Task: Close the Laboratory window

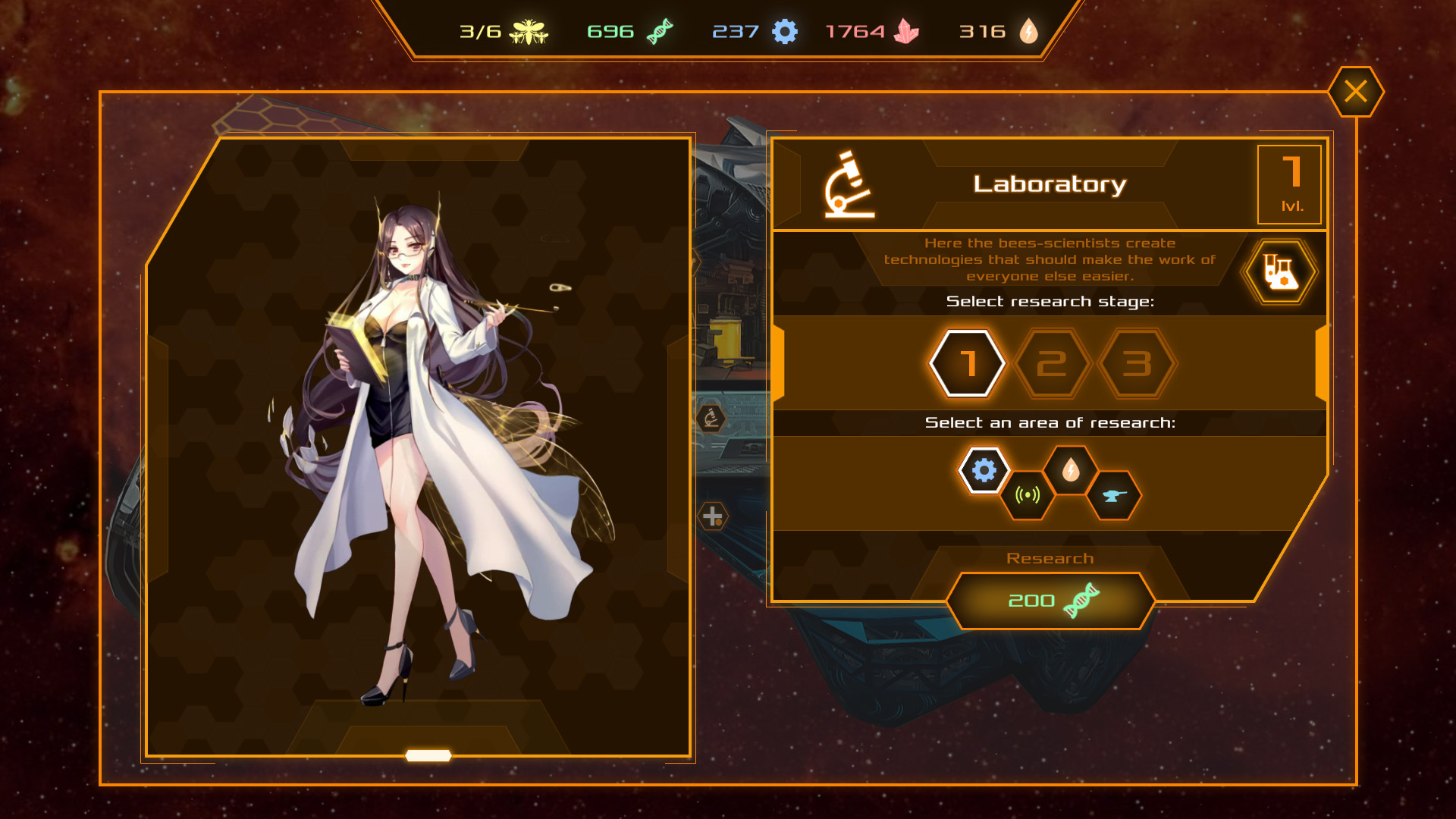Action: click(x=1356, y=91)
